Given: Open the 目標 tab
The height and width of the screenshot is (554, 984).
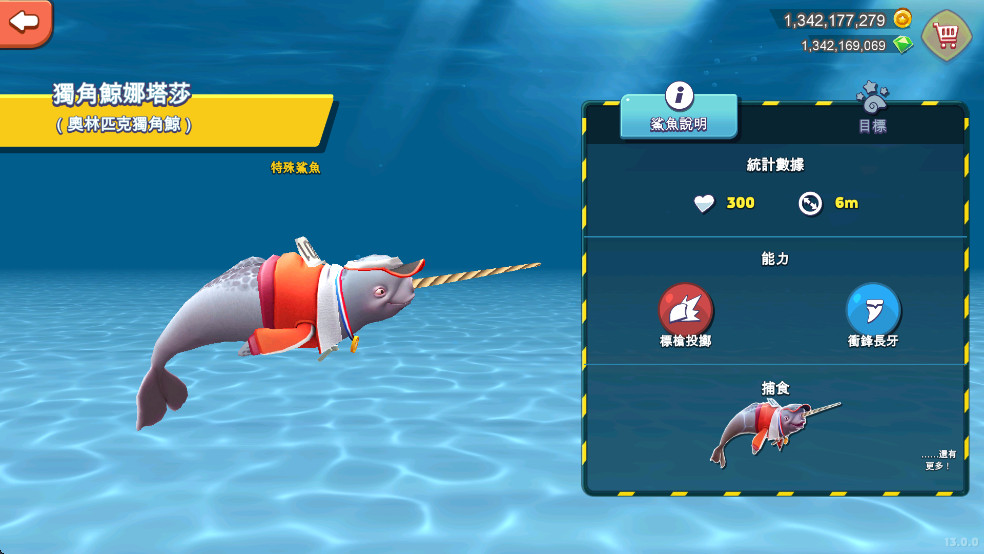Looking at the screenshot, I should coord(872,113).
